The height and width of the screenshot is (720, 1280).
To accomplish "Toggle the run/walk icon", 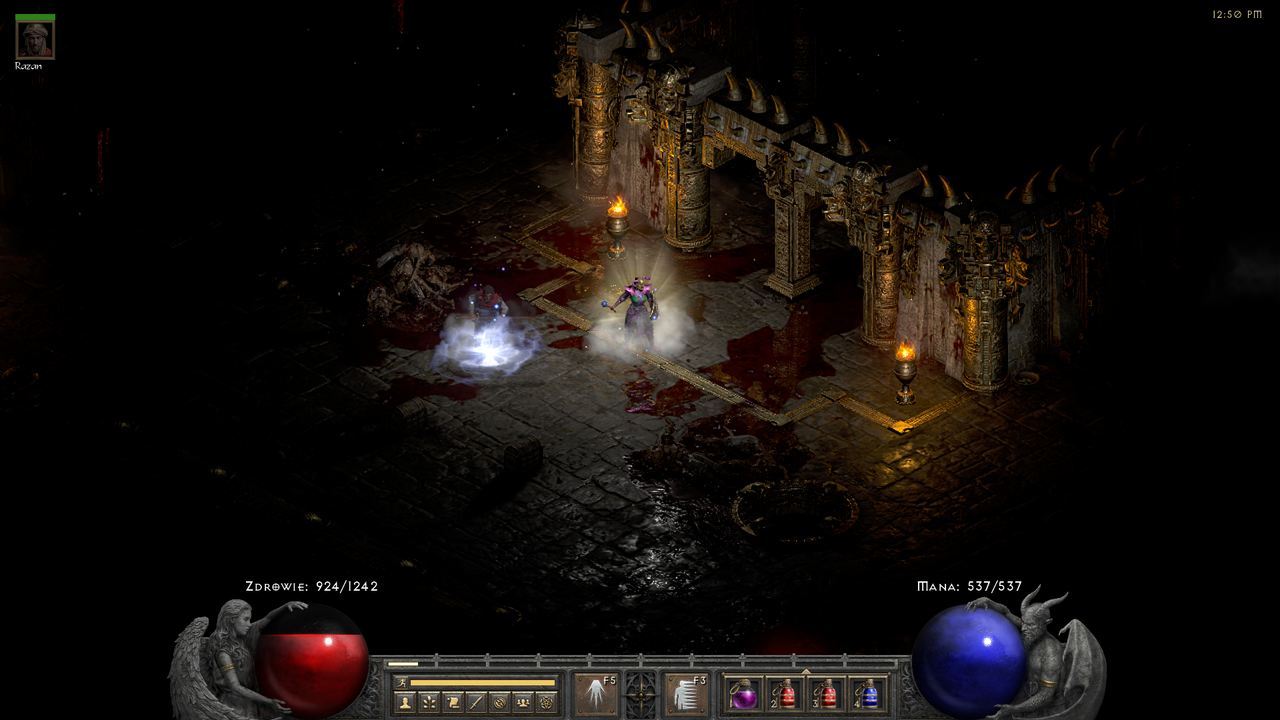I will point(400,682).
